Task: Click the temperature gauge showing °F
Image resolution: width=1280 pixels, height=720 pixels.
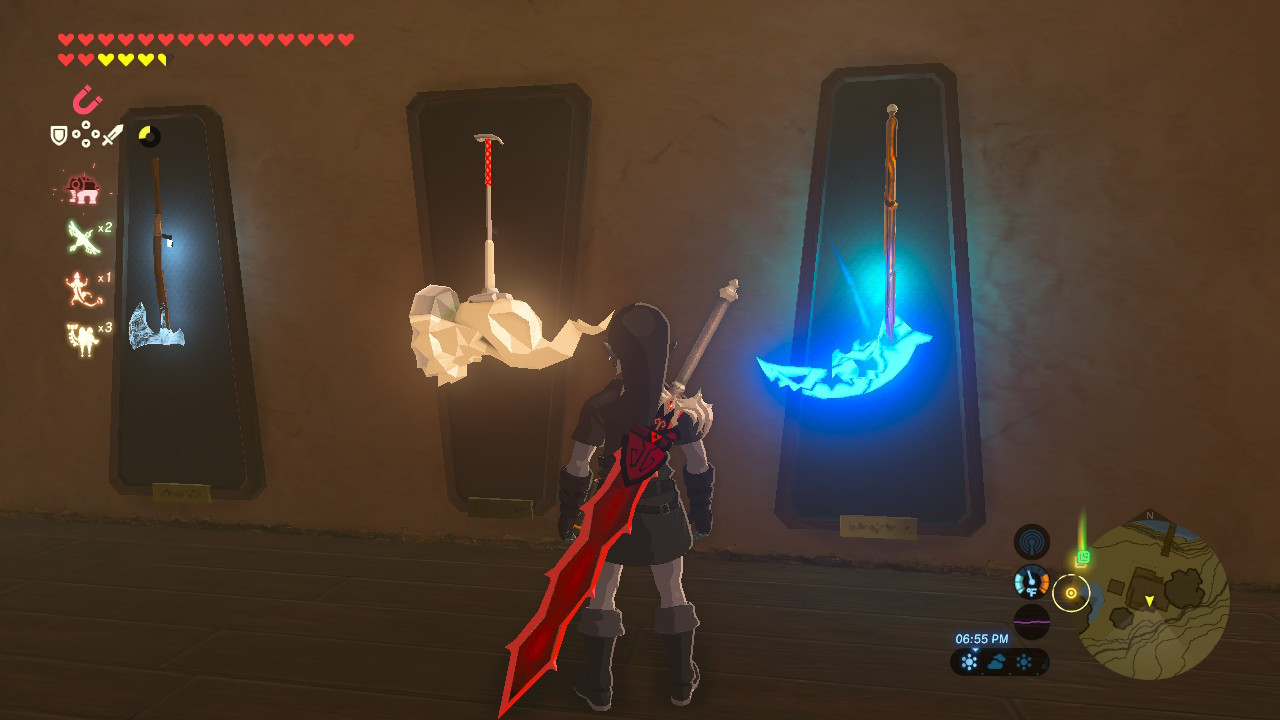Action: [1031, 582]
